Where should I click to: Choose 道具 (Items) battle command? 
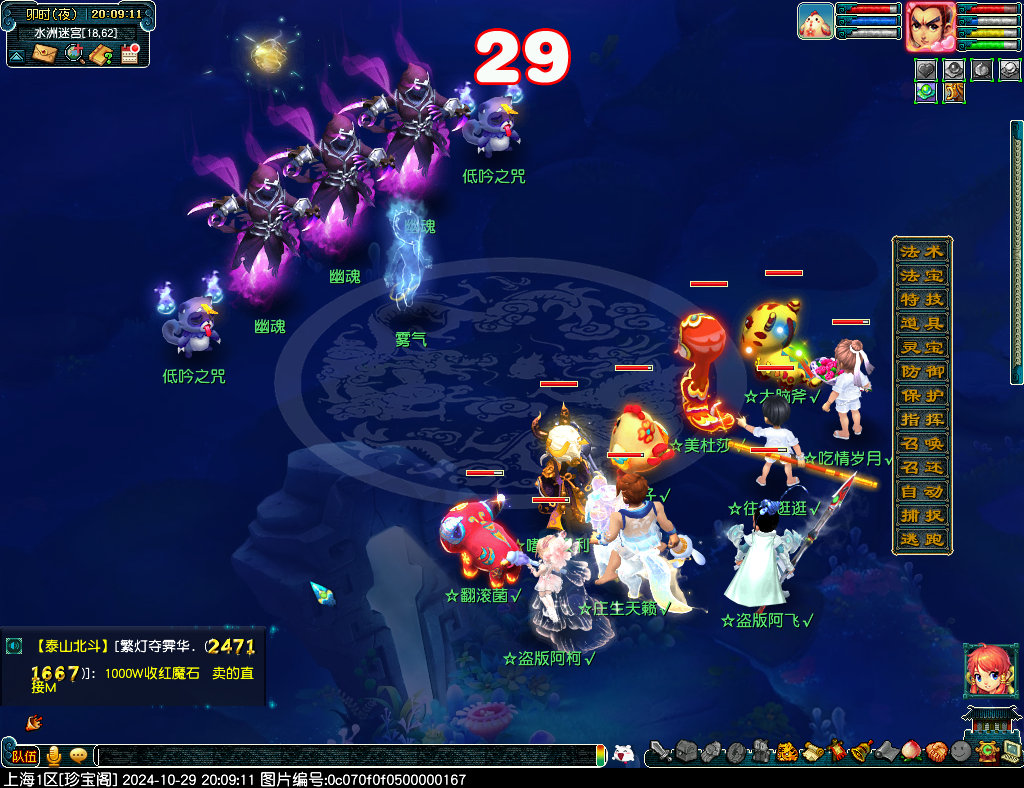921,323
